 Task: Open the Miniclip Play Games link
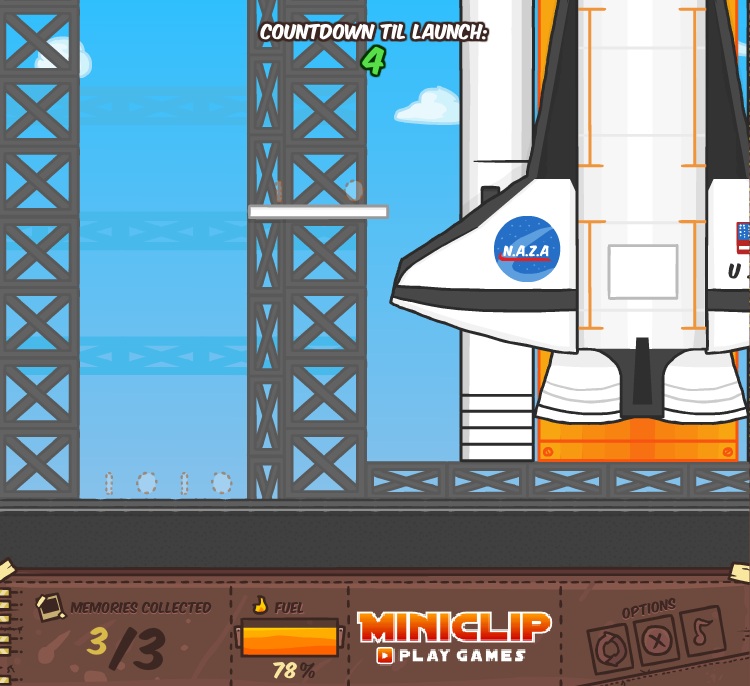coord(454,638)
